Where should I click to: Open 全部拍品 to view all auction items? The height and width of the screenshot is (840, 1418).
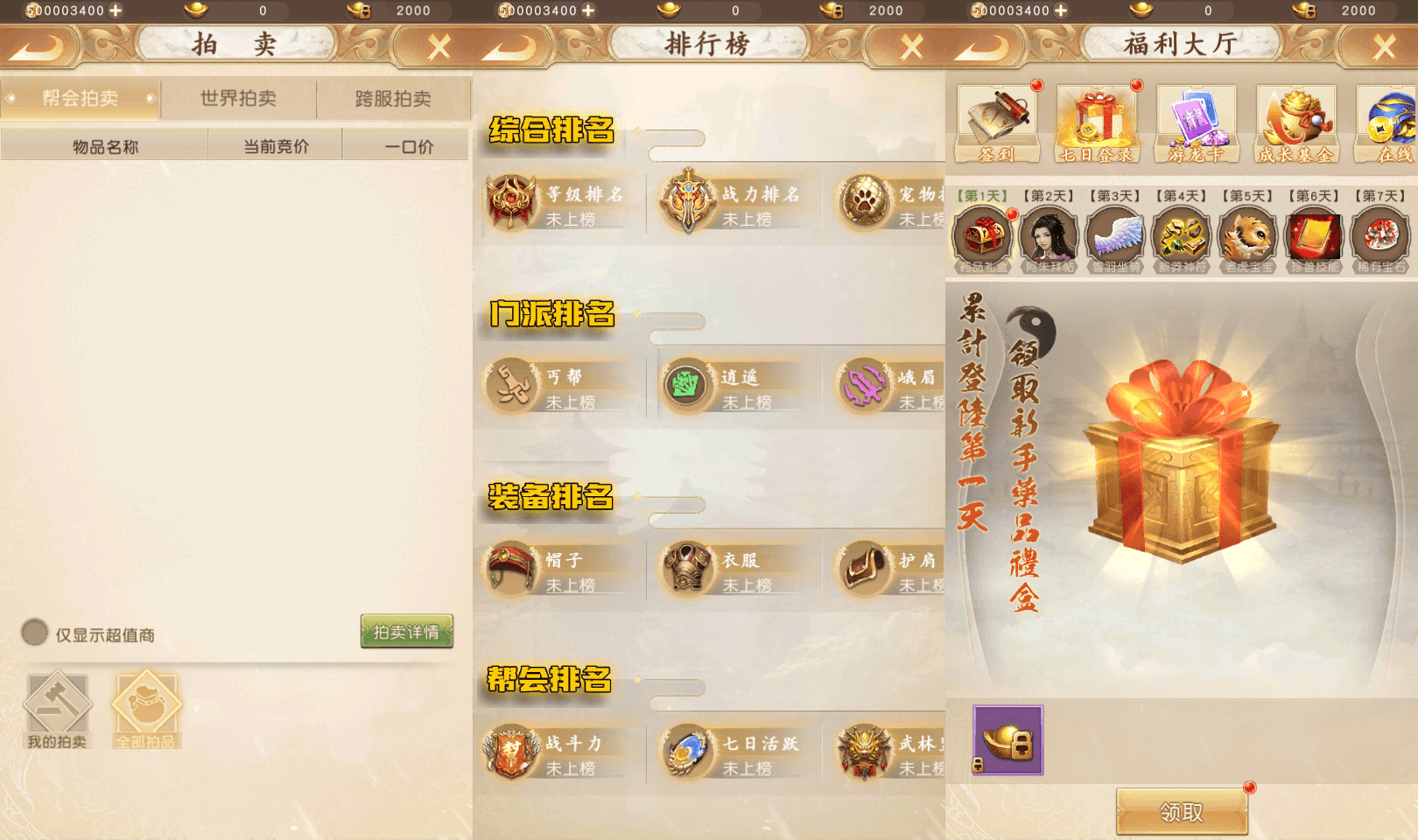(x=146, y=705)
